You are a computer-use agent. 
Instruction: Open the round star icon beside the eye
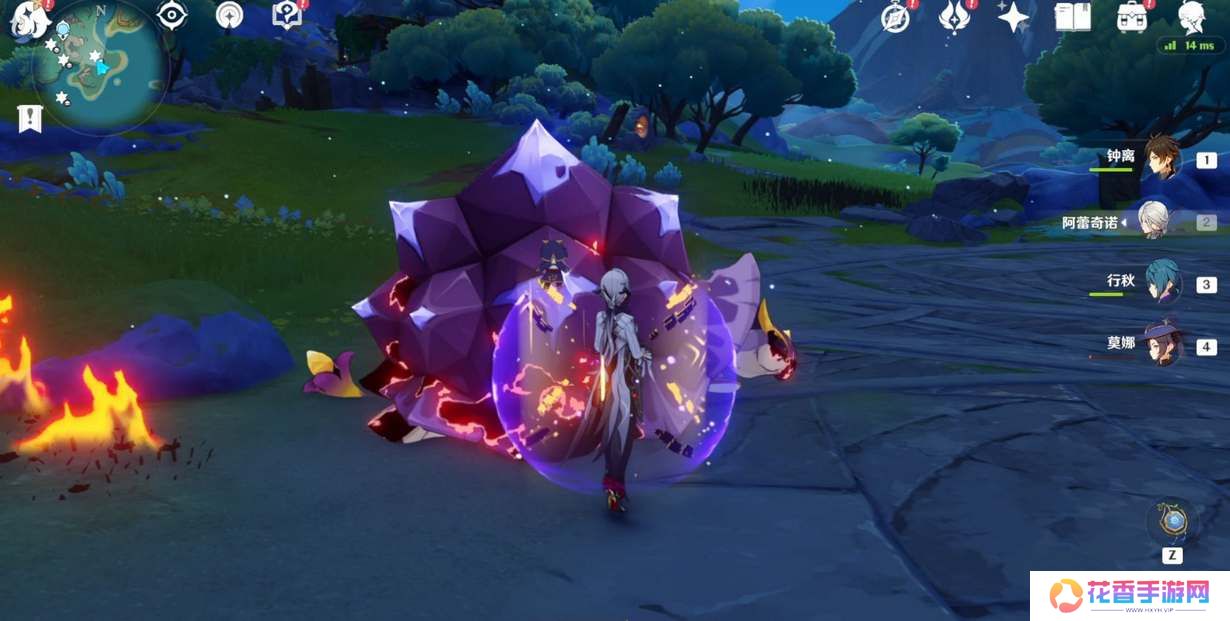[x=229, y=15]
